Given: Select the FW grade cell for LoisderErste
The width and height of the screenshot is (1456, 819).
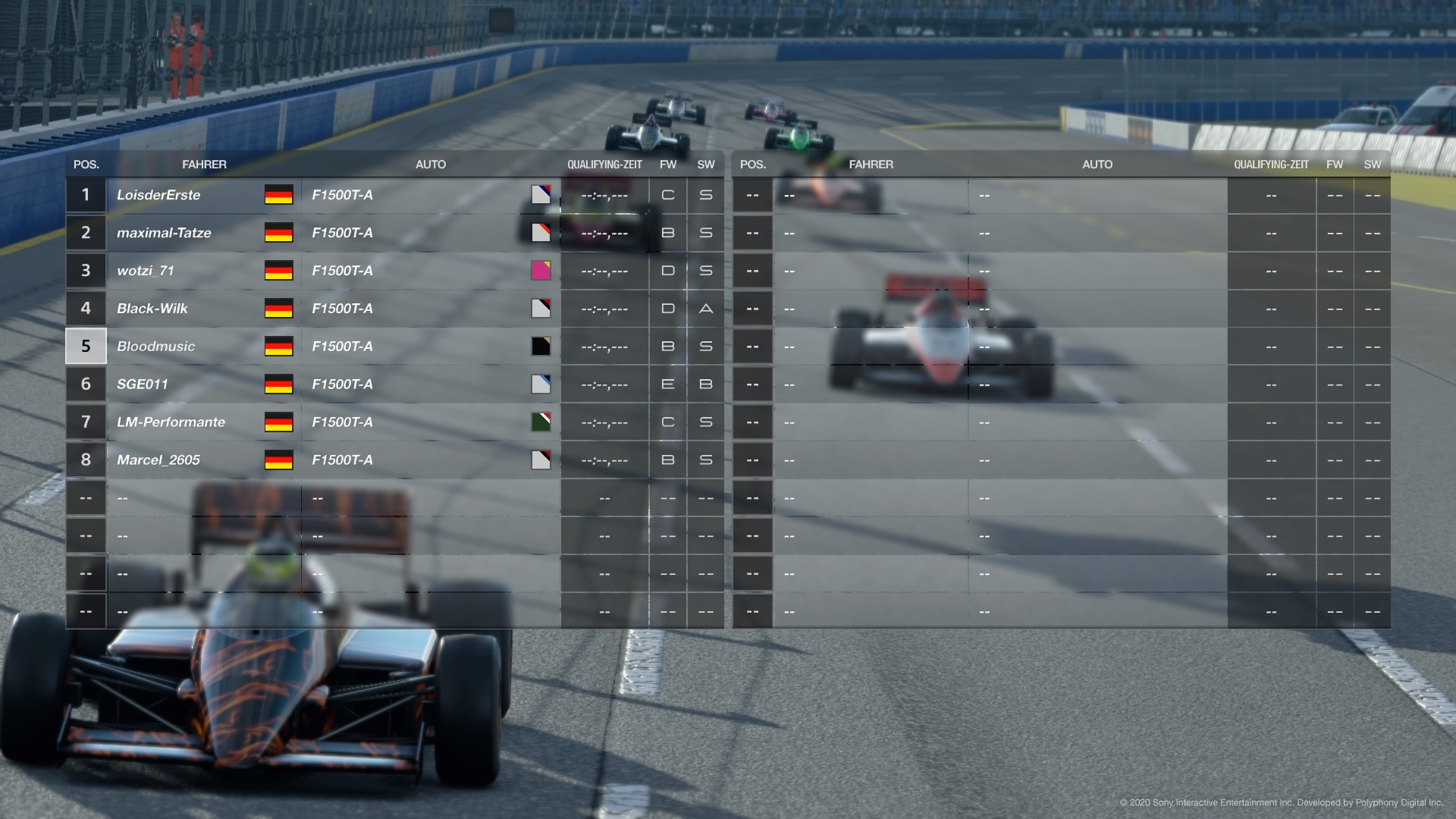Looking at the screenshot, I should pyautogui.click(x=667, y=195).
